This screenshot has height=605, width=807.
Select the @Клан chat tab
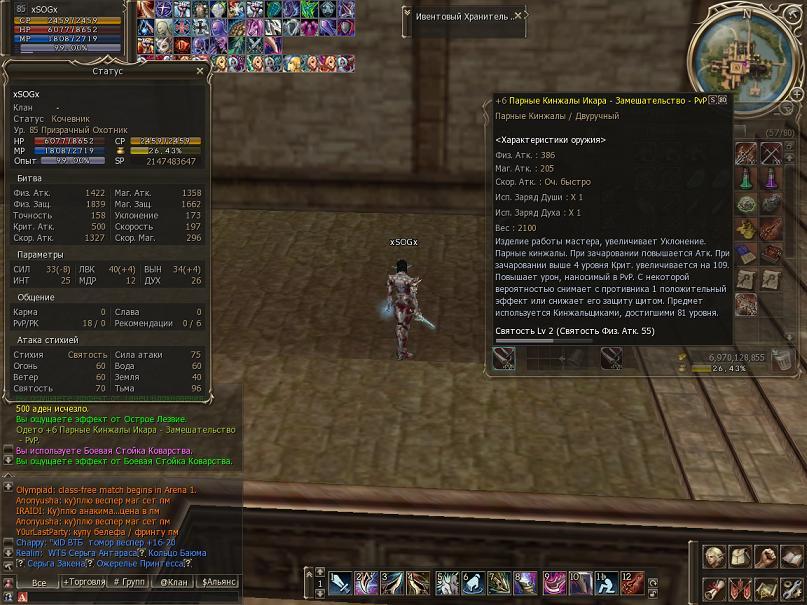point(173,581)
